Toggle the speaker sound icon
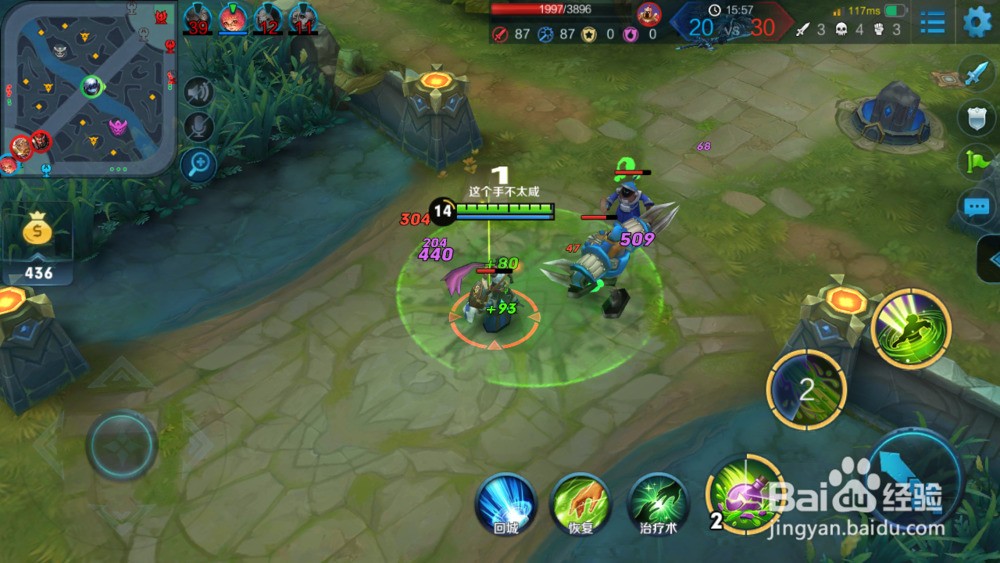 point(199,92)
